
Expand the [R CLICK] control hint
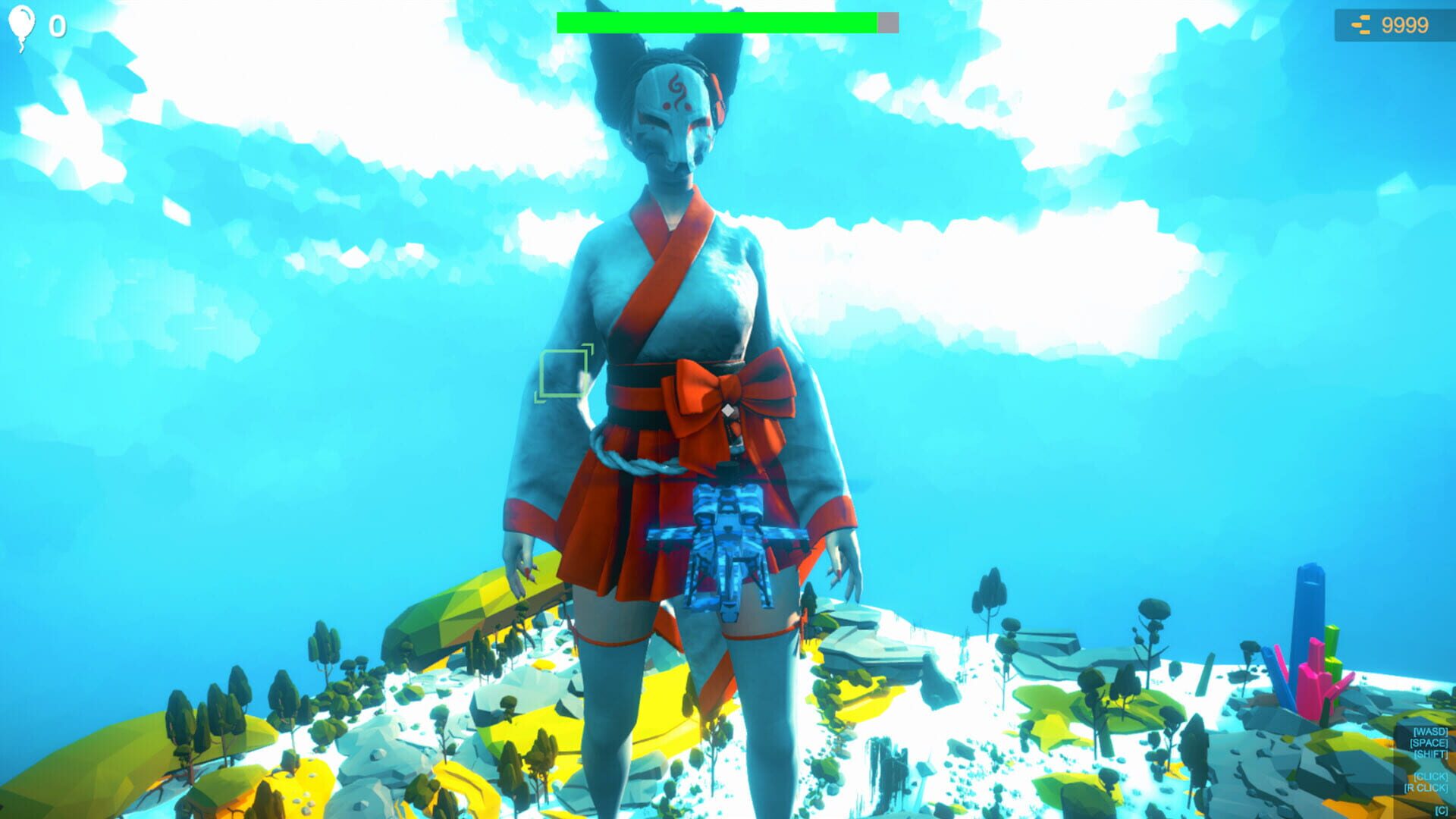pos(1427,787)
